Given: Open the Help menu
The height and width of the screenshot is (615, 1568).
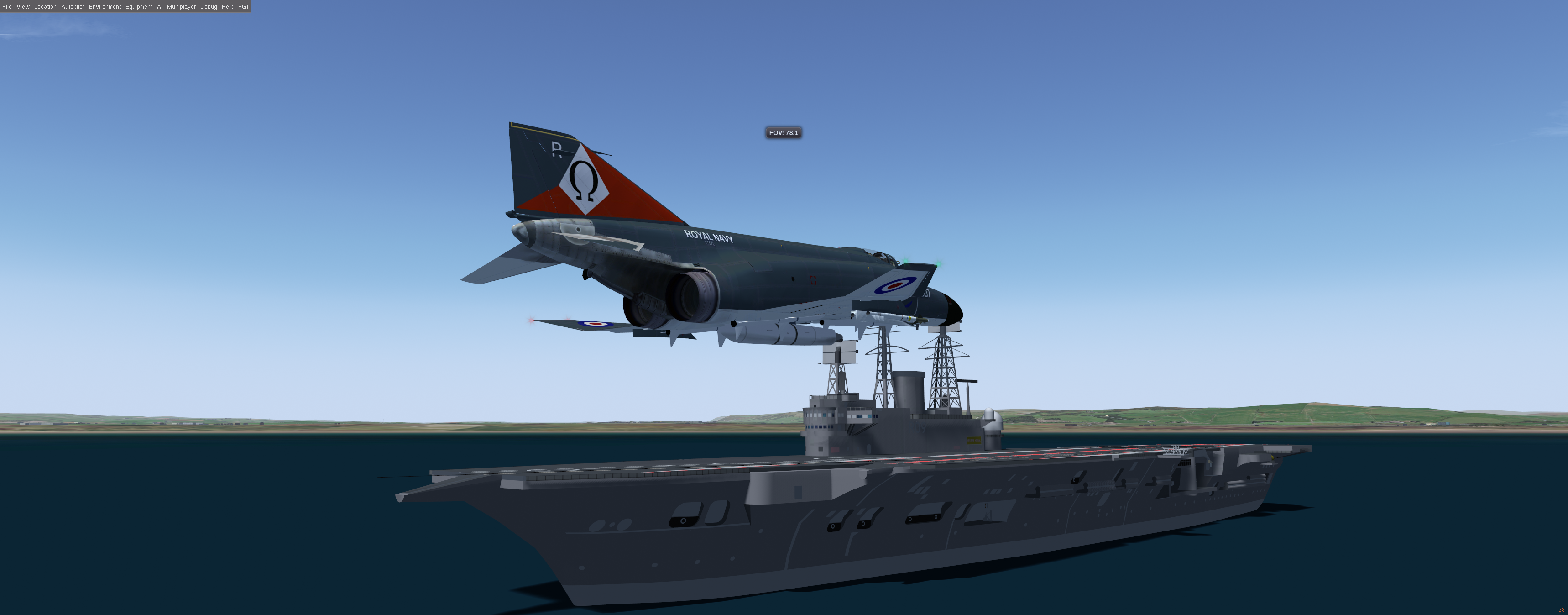Looking at the screenshot, I should click(x=228, y=7).
